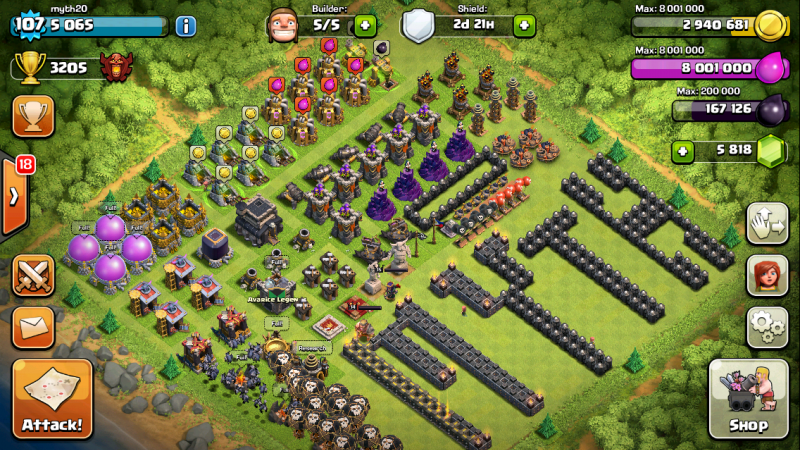Show player info beside experience bar

click(186, 26)
